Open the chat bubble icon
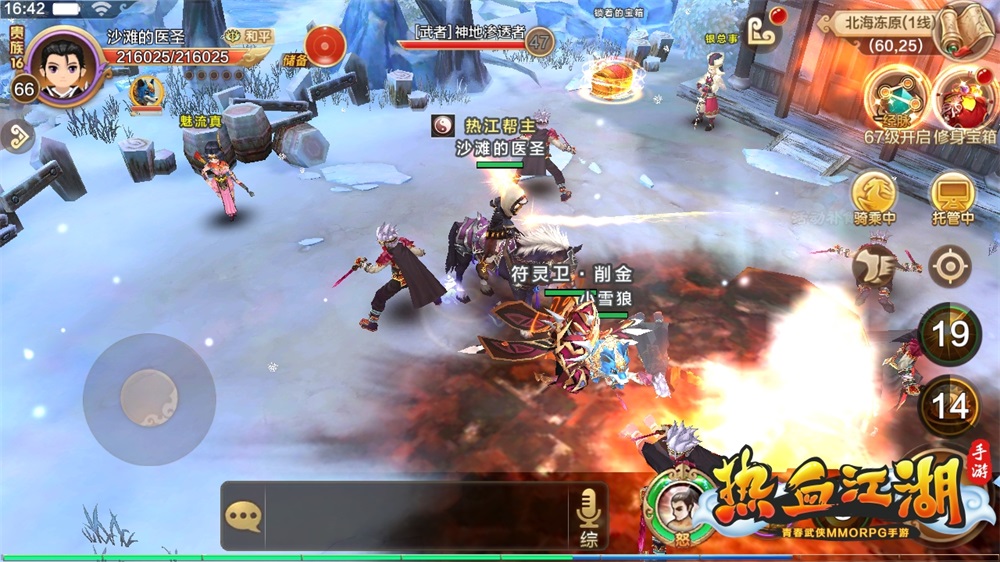 [243, 516]
